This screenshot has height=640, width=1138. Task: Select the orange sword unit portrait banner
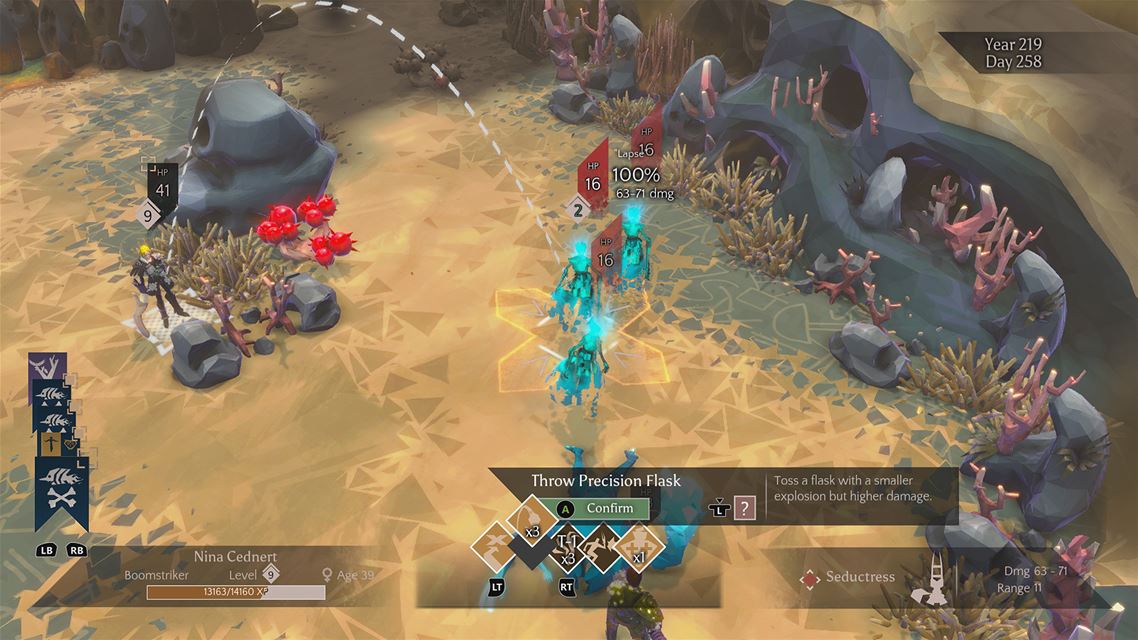coord(50,443)
